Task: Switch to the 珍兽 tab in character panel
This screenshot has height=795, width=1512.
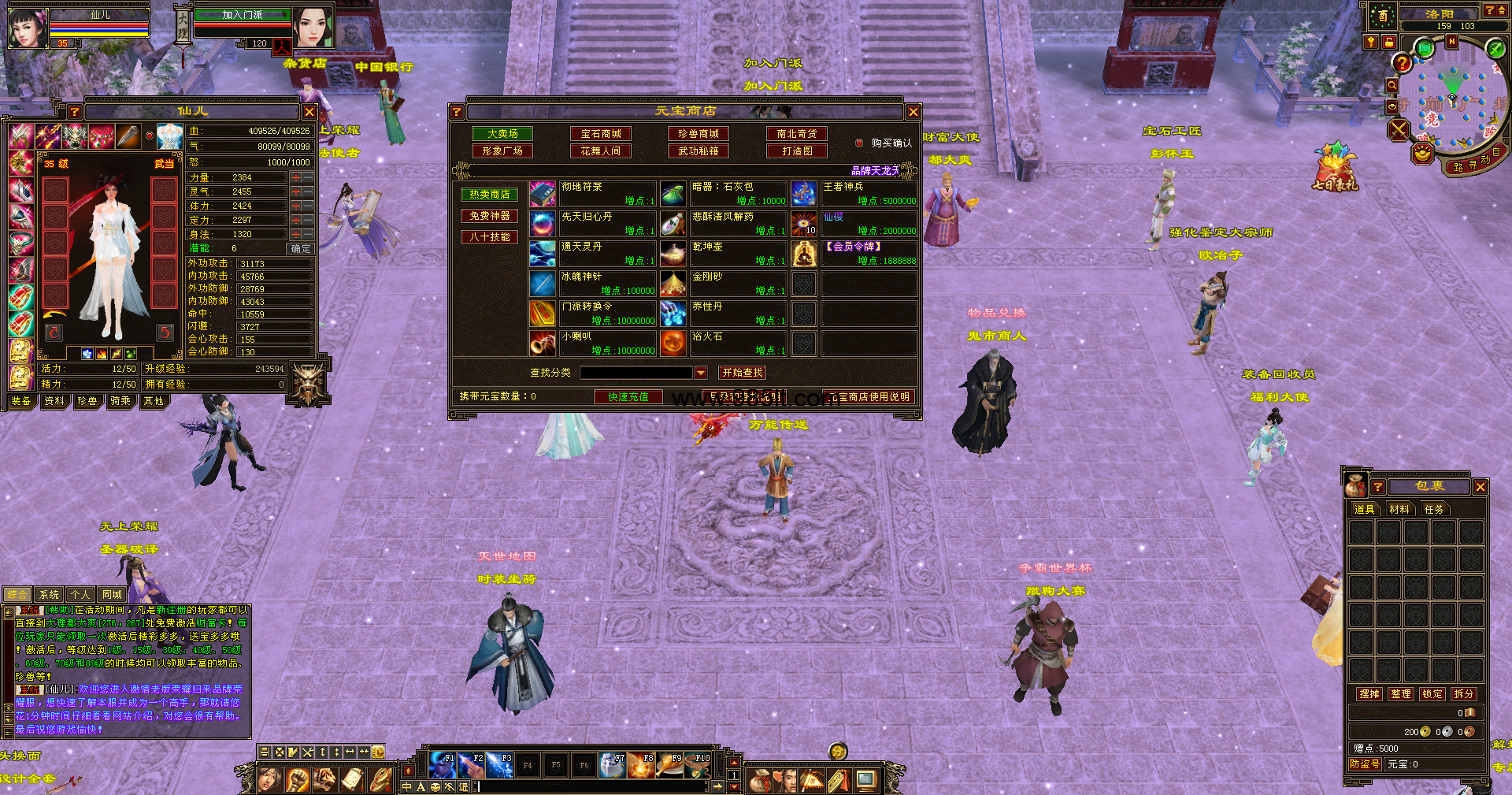Action: click(x=87, y=401)
